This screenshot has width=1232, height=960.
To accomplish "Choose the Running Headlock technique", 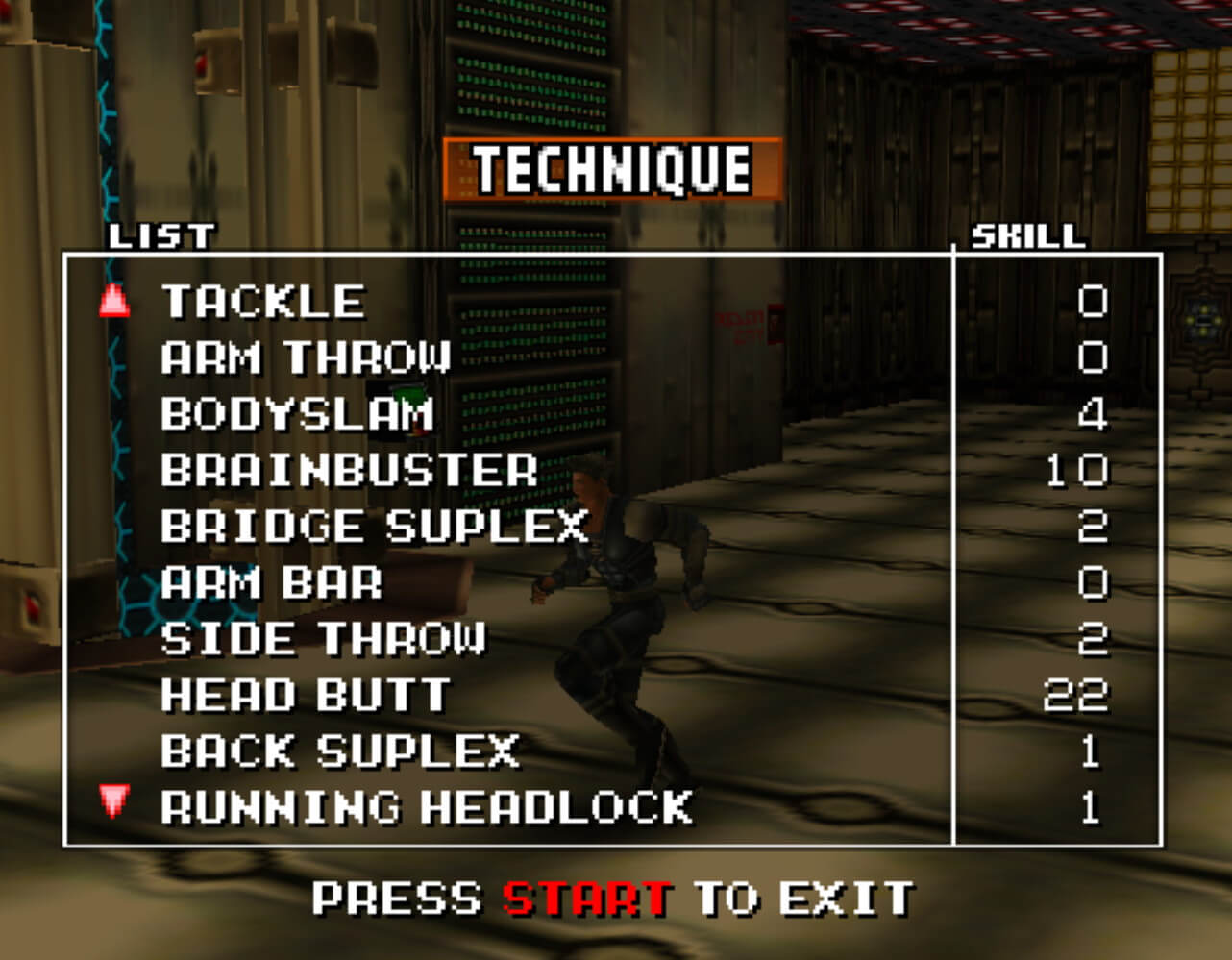I will tap(426, 807).
